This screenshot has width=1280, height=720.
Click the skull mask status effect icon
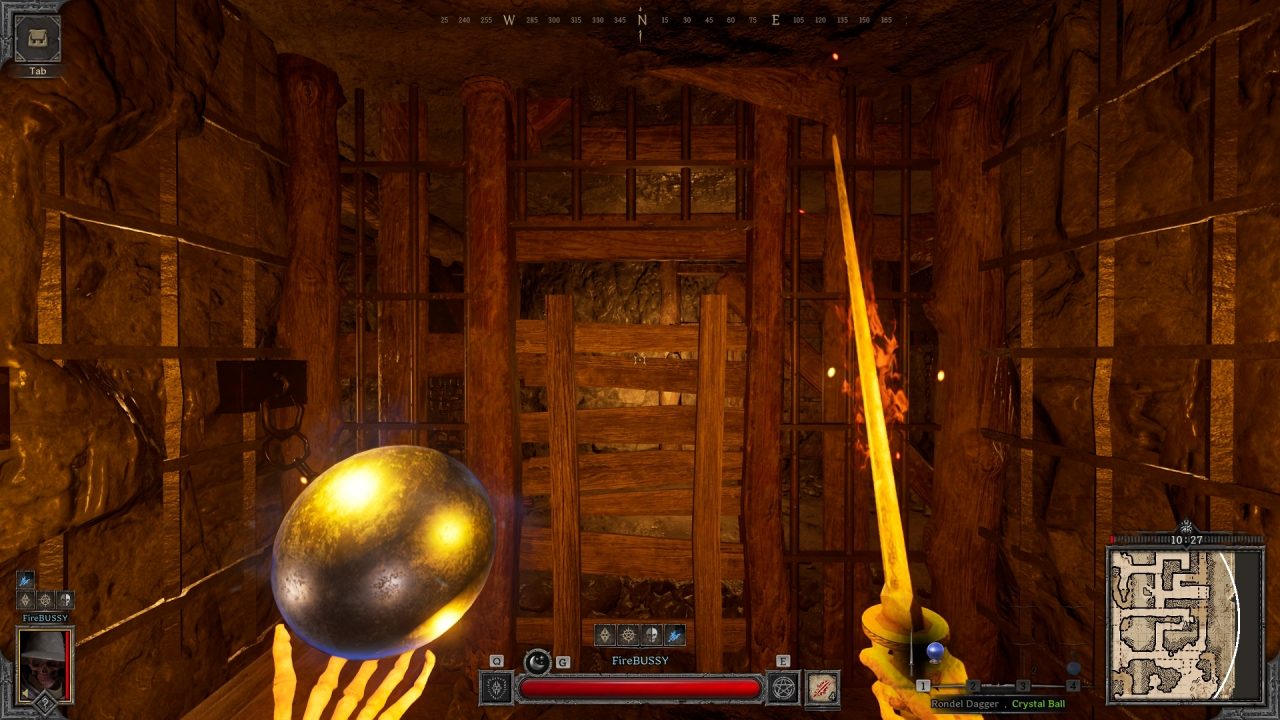click(x=650, y=634)
